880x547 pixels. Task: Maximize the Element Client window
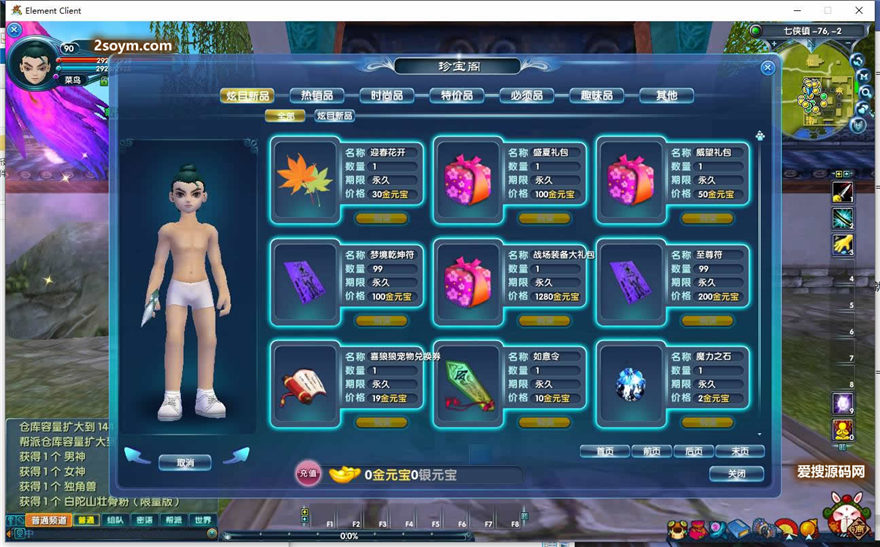click(x=827, y=11)
